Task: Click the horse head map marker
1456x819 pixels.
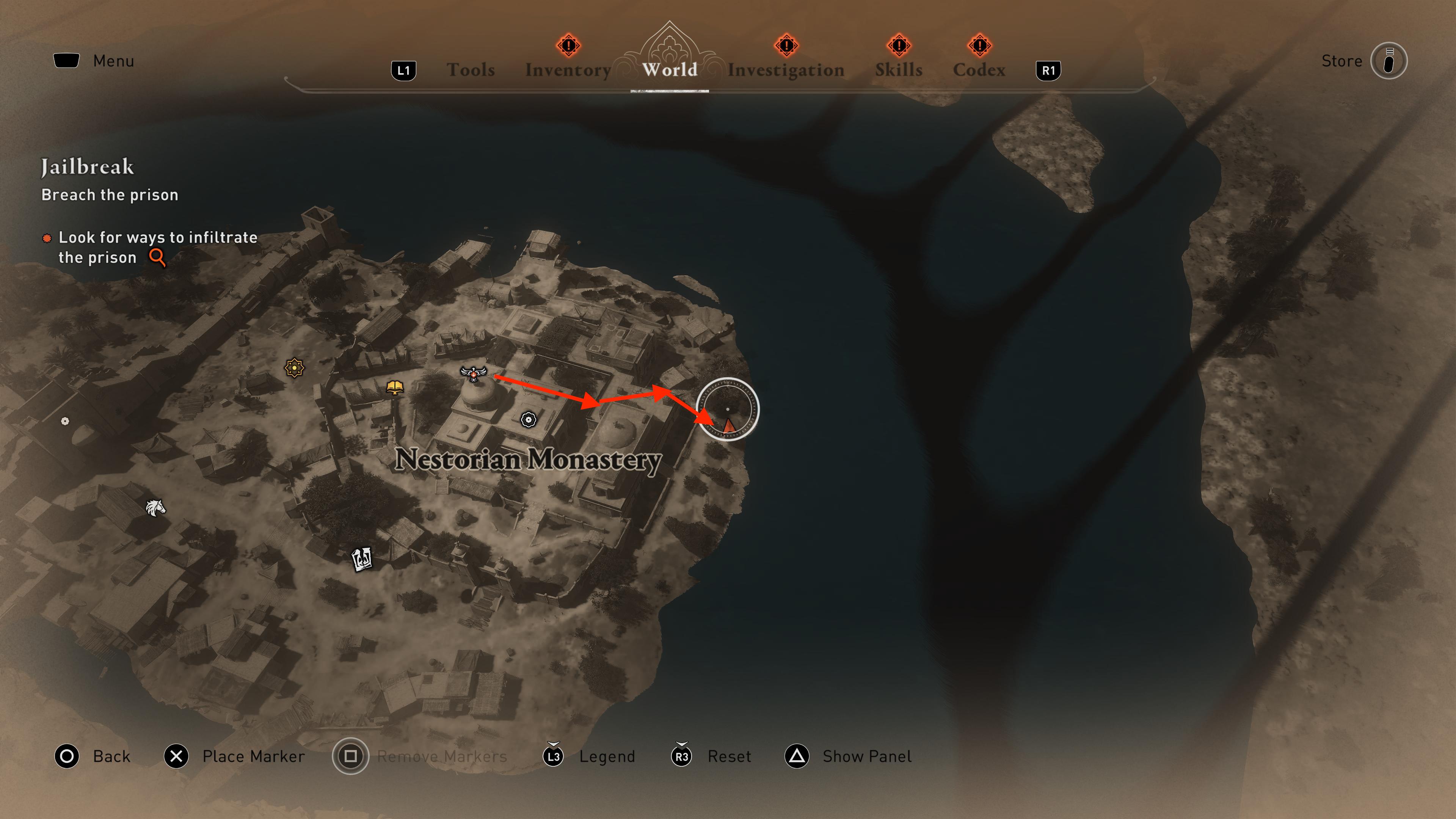Action: [155, 508]
